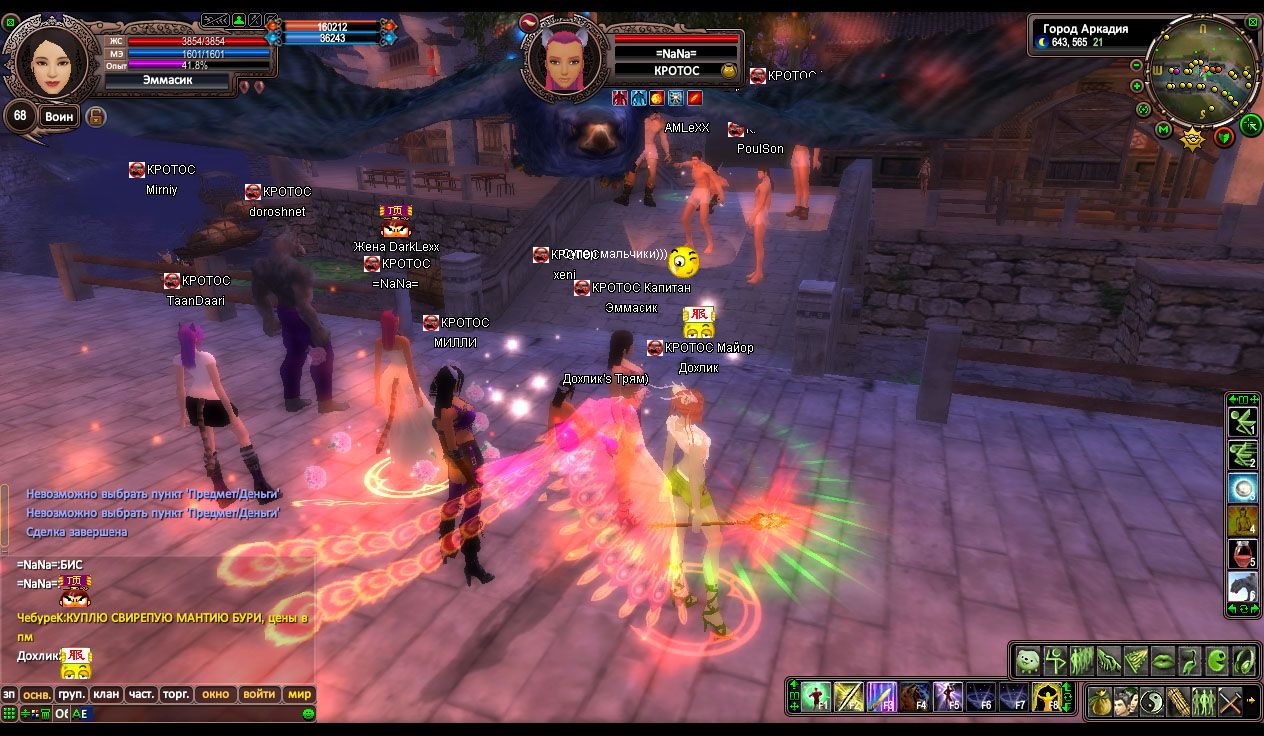Zoom in the minimap with plus button

click(1137, 87)
